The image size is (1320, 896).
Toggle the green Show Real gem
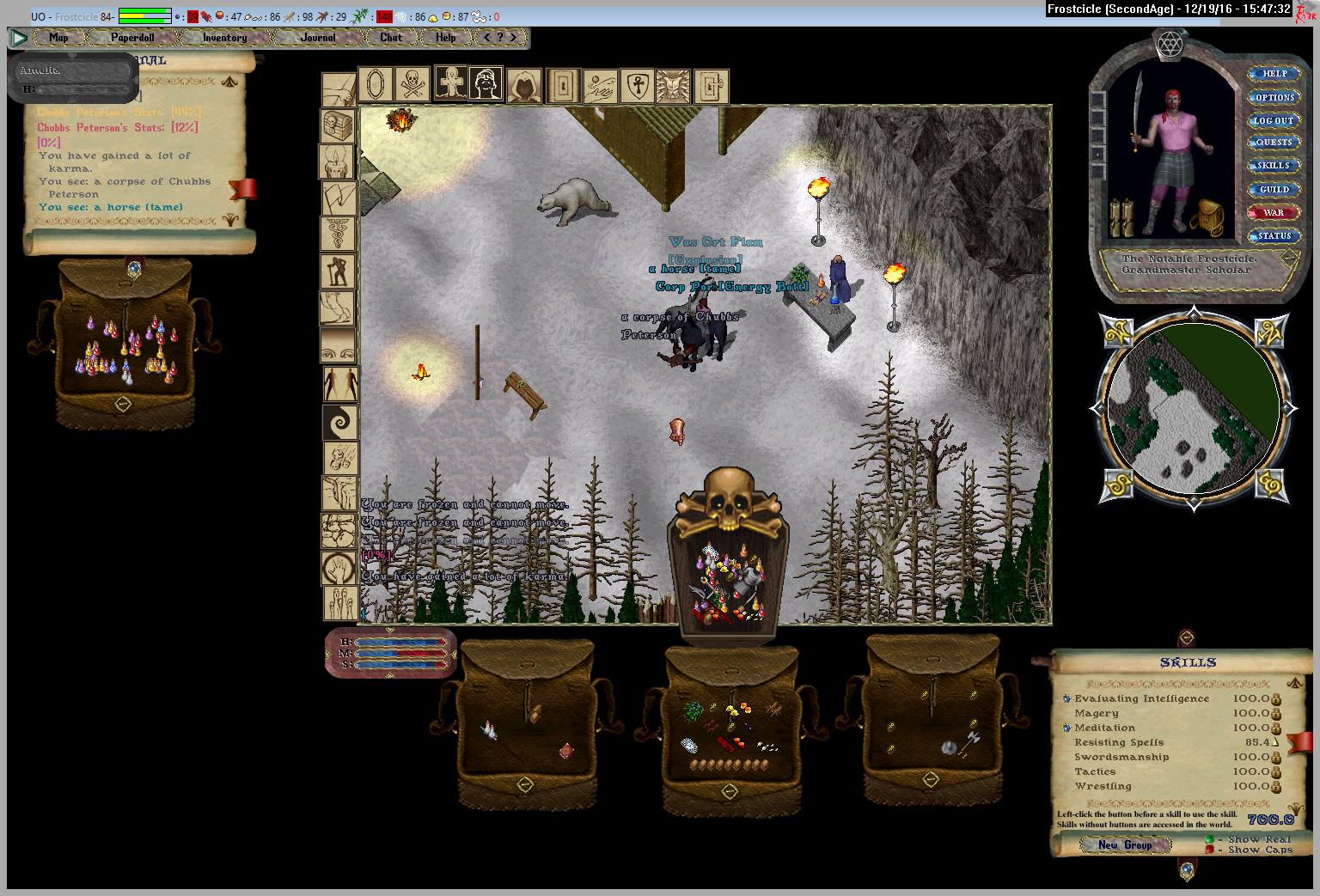click(x=1209, y=839)
